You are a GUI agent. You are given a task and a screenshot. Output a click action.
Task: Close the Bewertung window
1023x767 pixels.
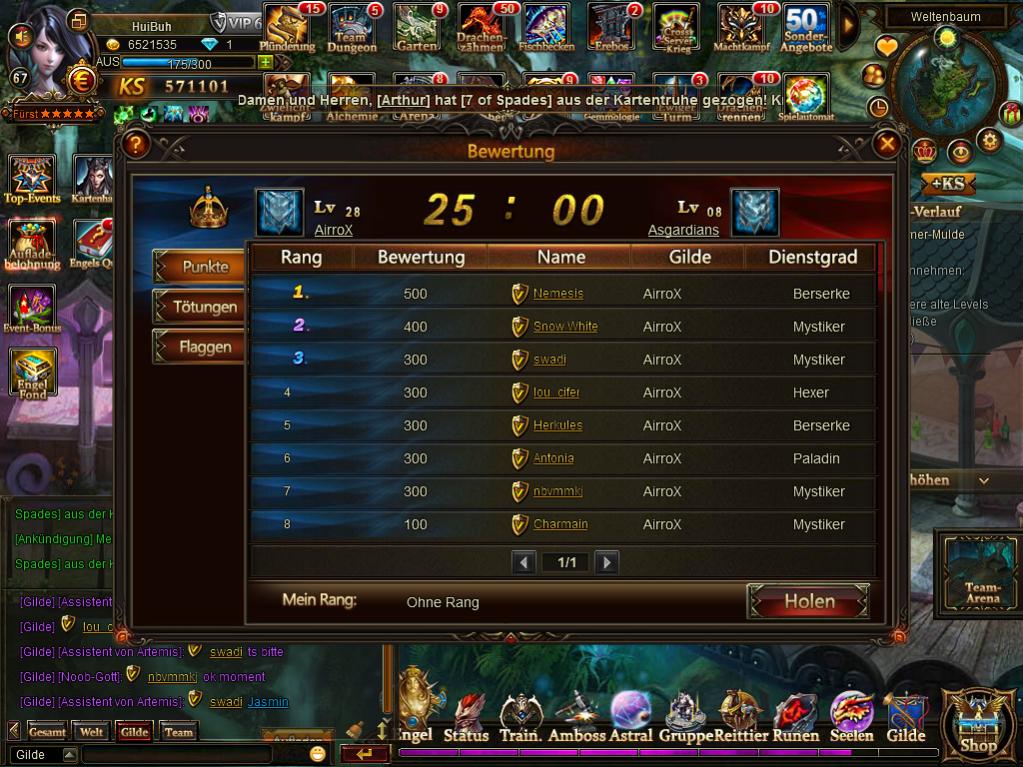887,145
